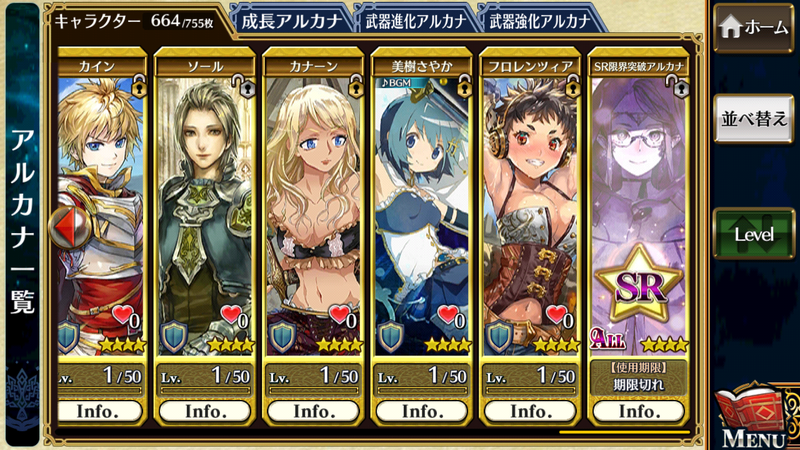Open the 武器進化アルカナ tab

415,19
